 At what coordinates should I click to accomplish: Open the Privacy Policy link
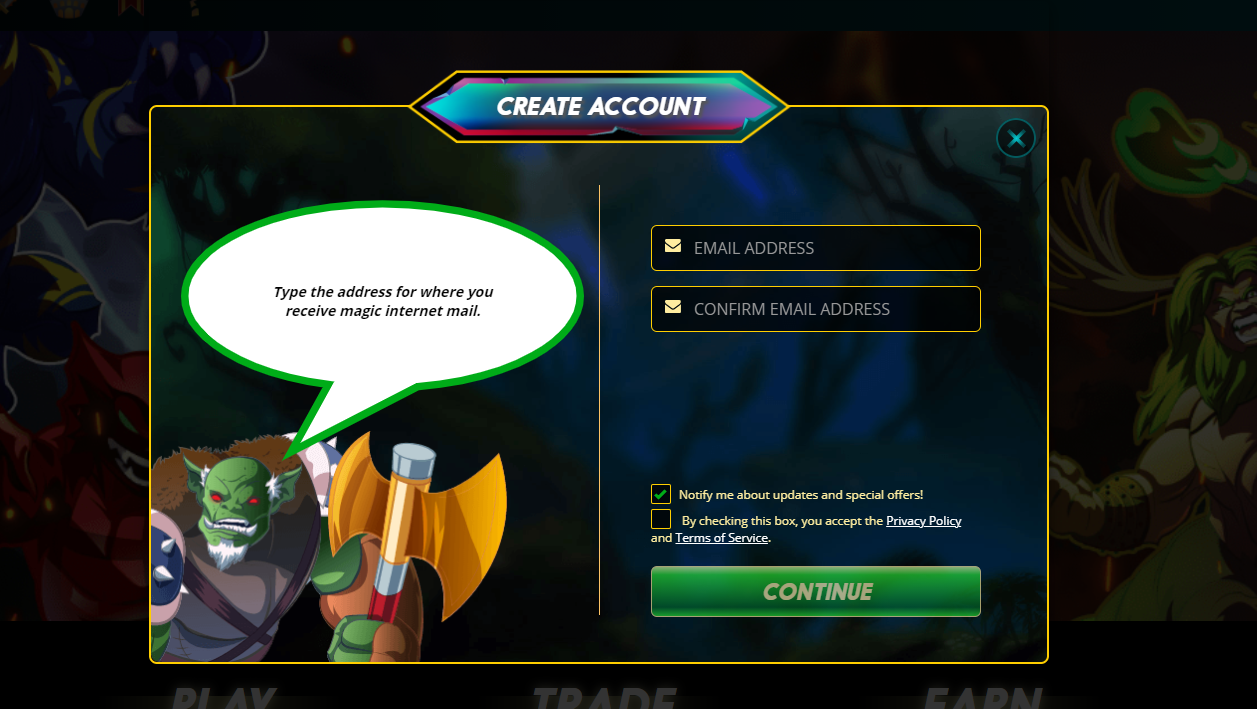point(923,521)
